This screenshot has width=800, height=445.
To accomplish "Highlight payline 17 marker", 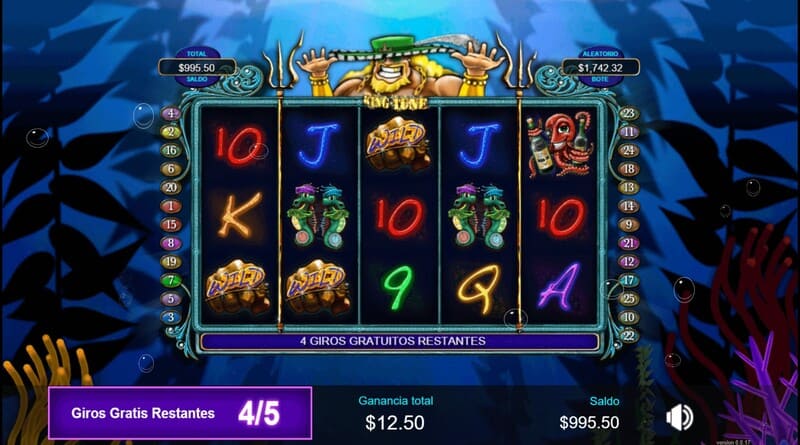I will [x=629, y=280].
